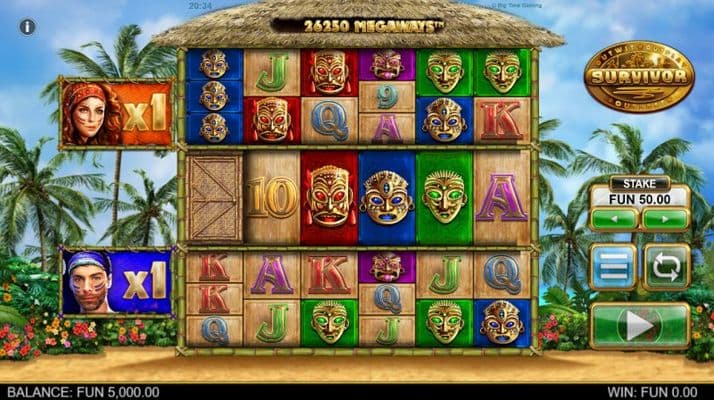714x400 pixels.
Task: Activate the autoplay loop-arrows button
Action: tap(665, 267)
